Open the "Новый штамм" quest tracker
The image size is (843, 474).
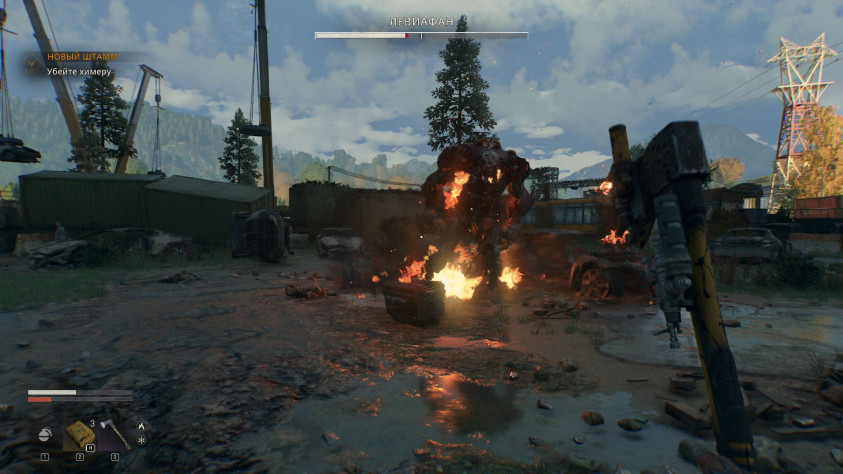tap(83, 57)
